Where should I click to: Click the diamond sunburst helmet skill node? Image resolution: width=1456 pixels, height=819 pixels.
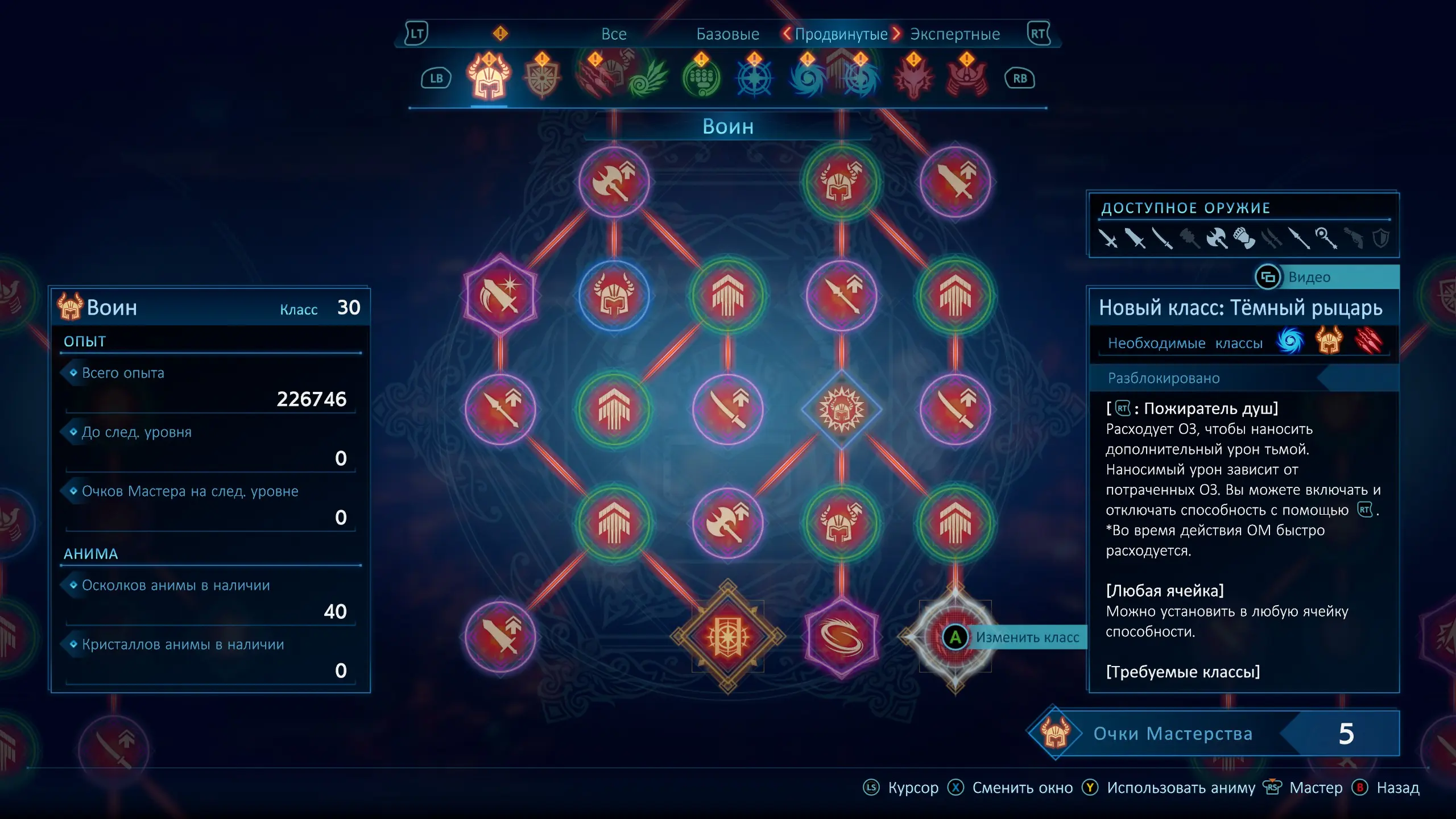841,409
